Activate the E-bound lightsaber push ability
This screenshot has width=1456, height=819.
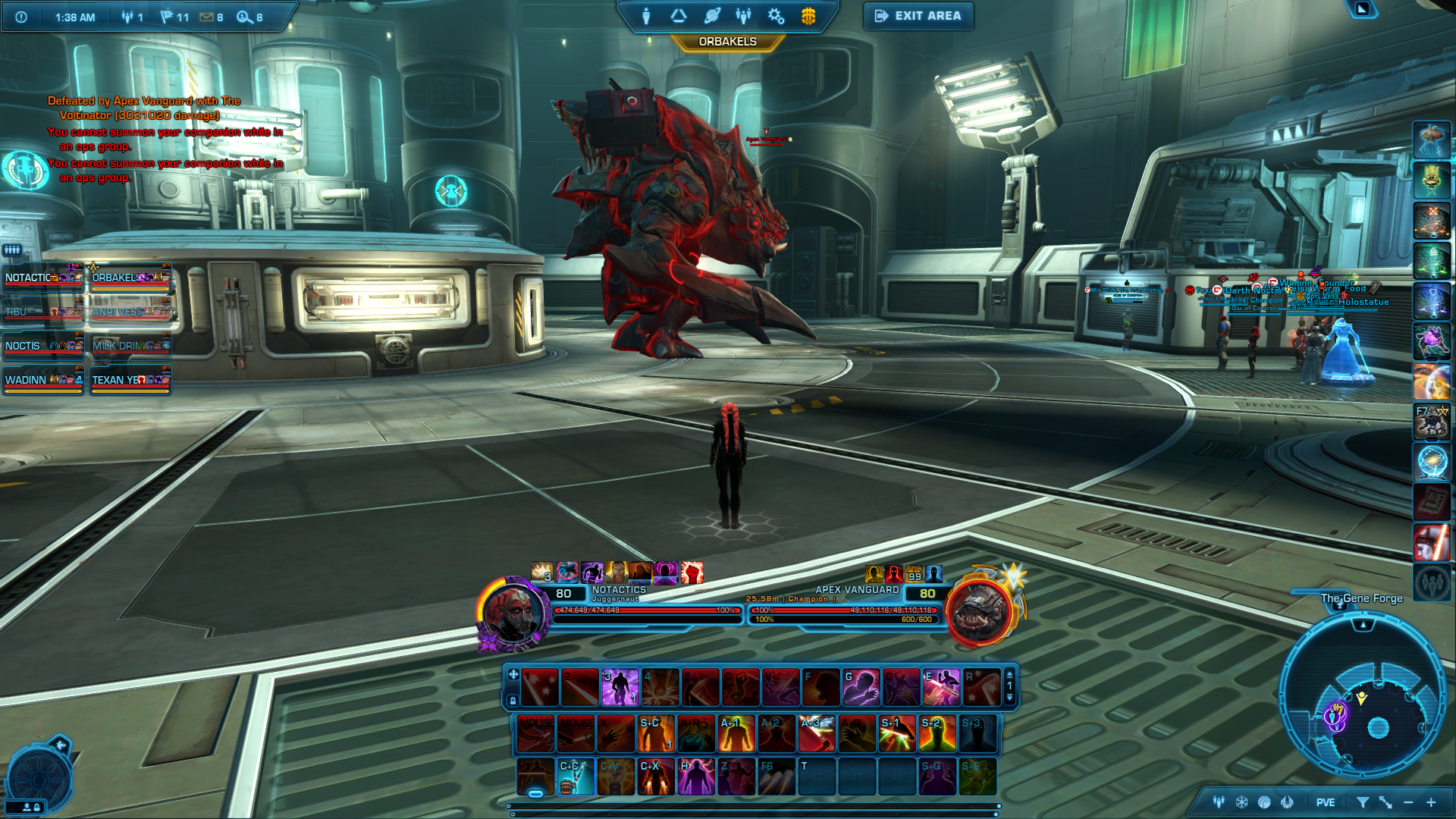point(941,687)
